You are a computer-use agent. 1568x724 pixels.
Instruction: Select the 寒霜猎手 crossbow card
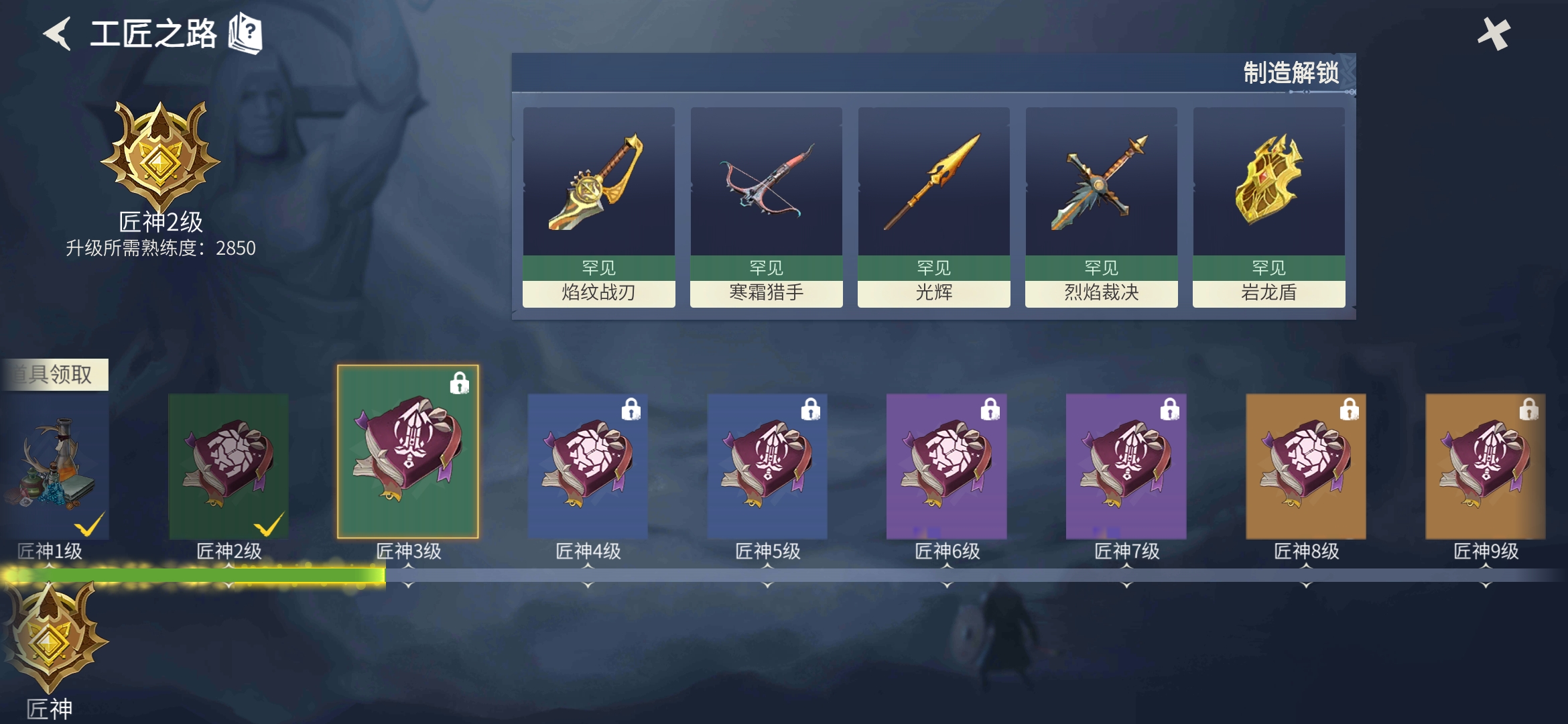[x=766, y=206]
